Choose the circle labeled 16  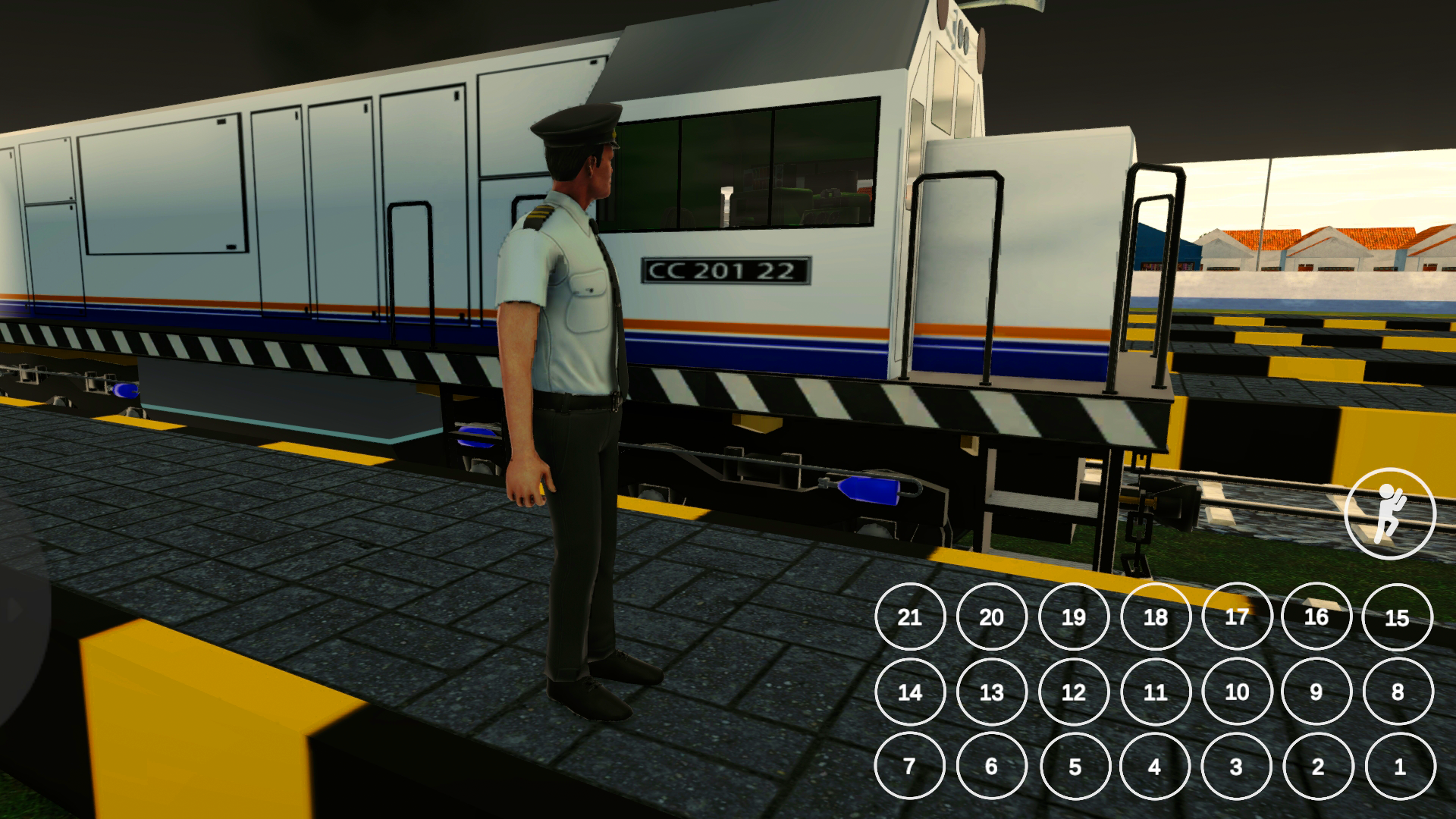click(1316, 617)
